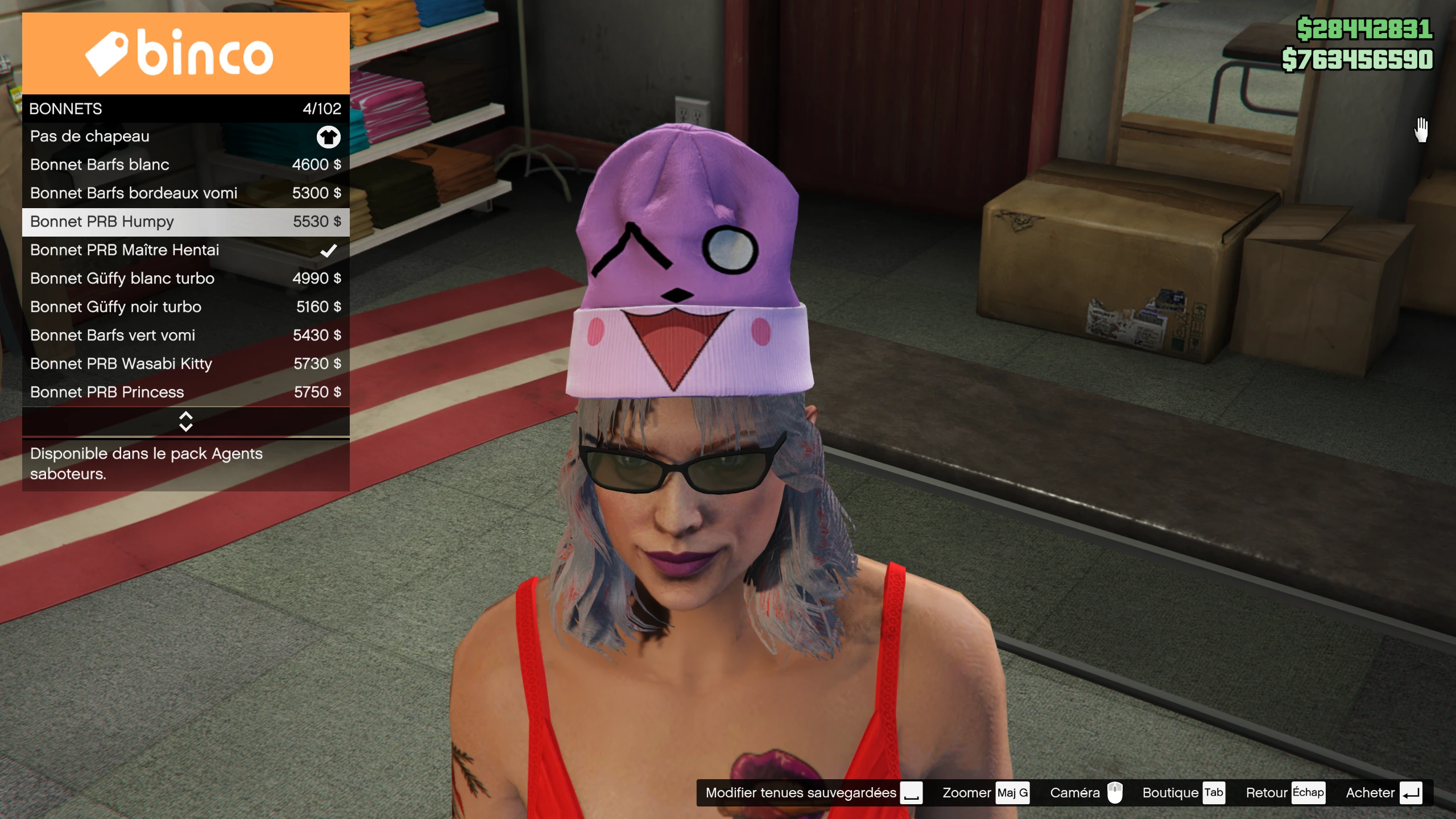Select Bonnet Barfs bordeaux vomi
The width and height of the screenshot is (1456, 819).
coord(185,193)
